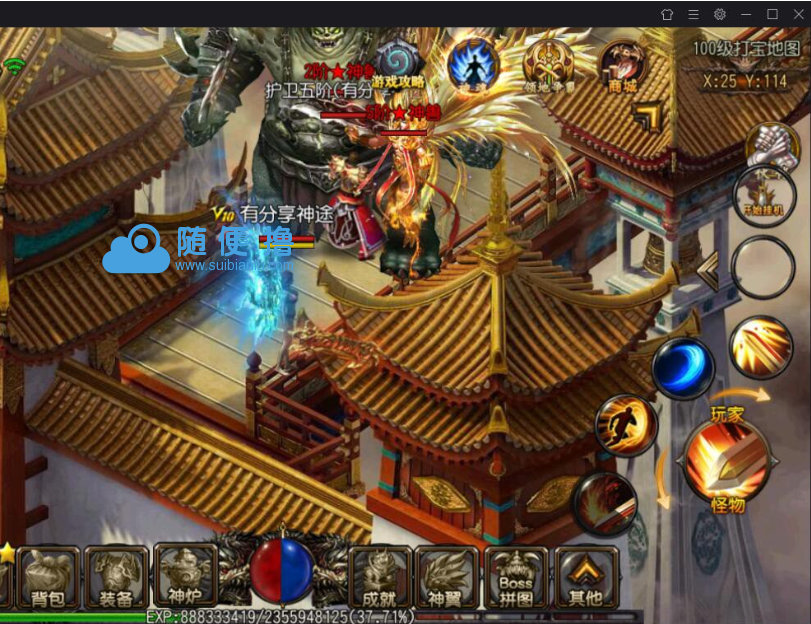The image size is (811, 624).
Task: Open the 领地争霸 territory event icon
Action: (x=547, y=65)
